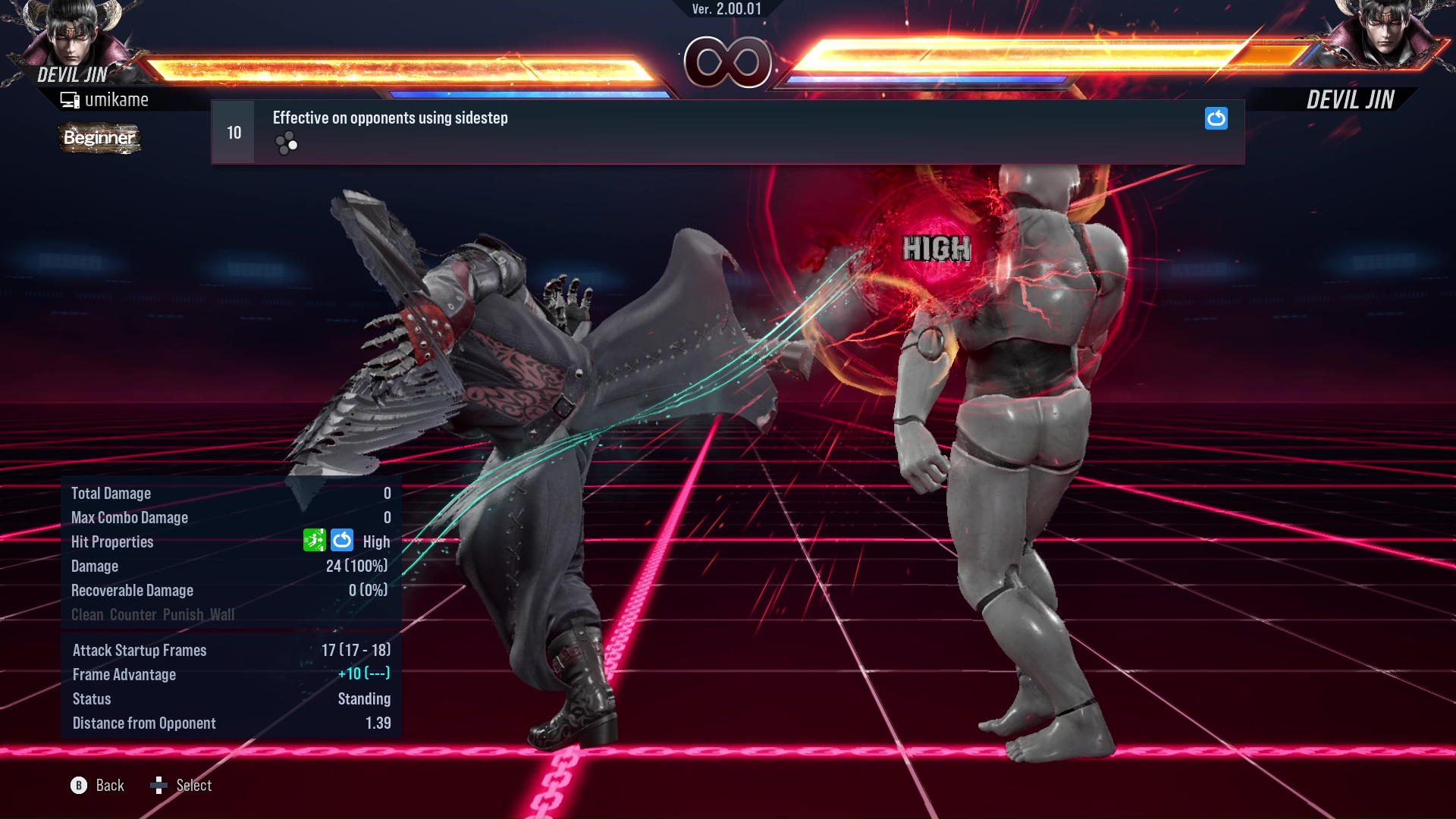The image size is (1456, 819).
Task: Click the button input notation below the sidestep text
Action: click(286, 143)
